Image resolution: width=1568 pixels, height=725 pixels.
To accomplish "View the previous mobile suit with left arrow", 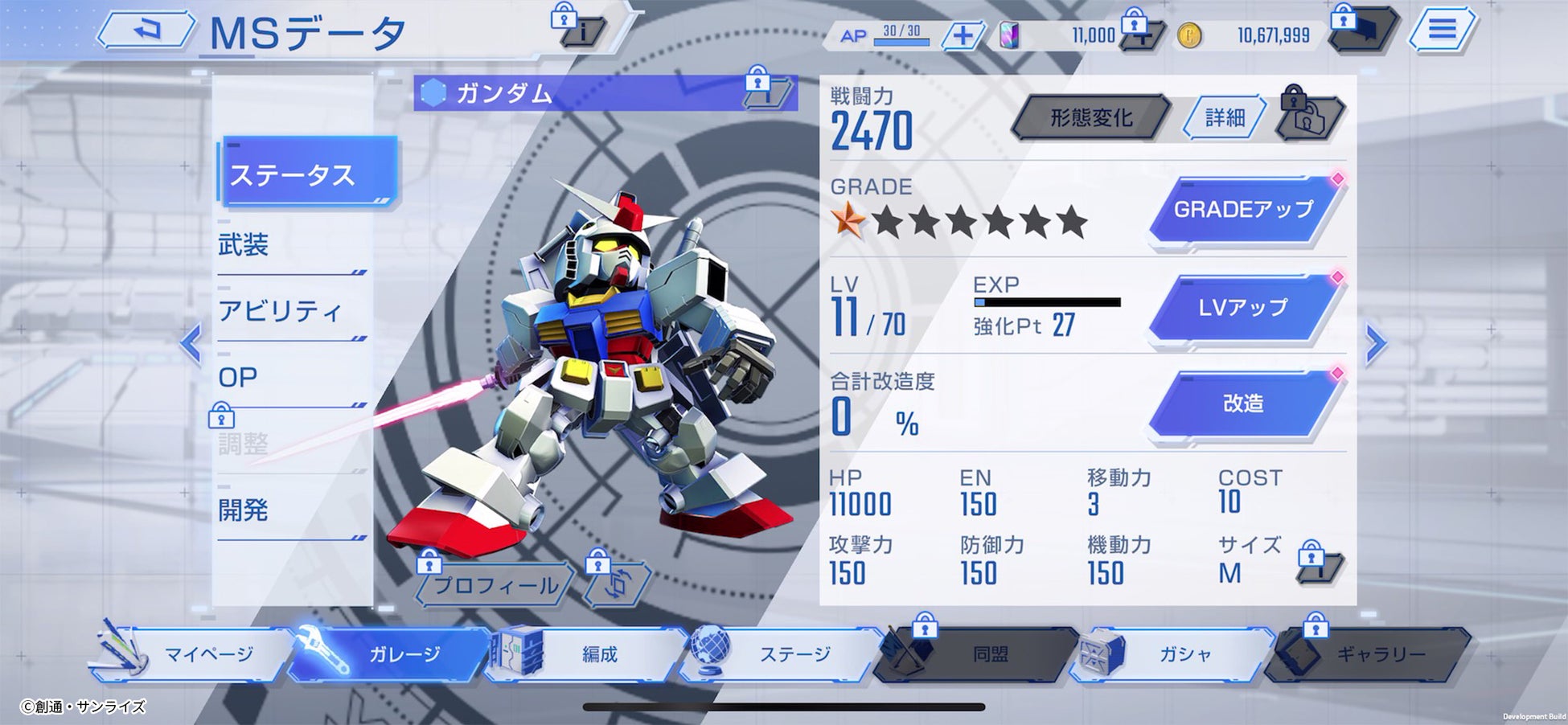I will [191, 344].
